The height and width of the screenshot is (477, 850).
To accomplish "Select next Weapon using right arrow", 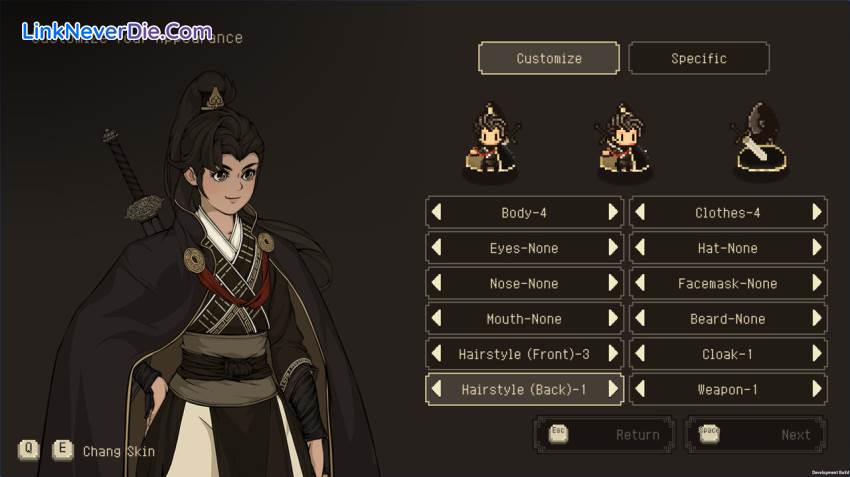I will click(816, 389).
